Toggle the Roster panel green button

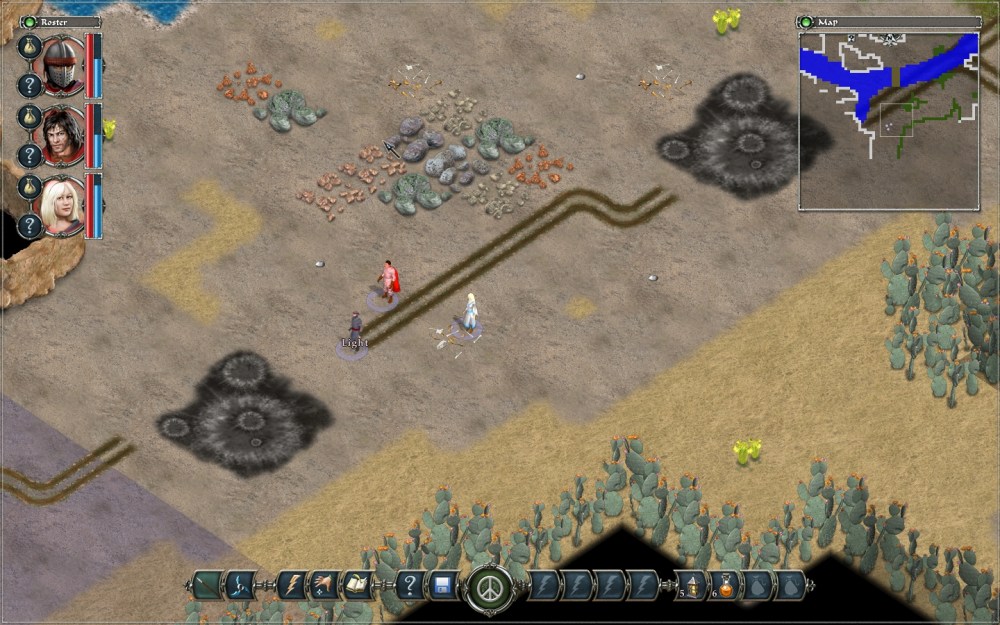[x=28, y=21]
